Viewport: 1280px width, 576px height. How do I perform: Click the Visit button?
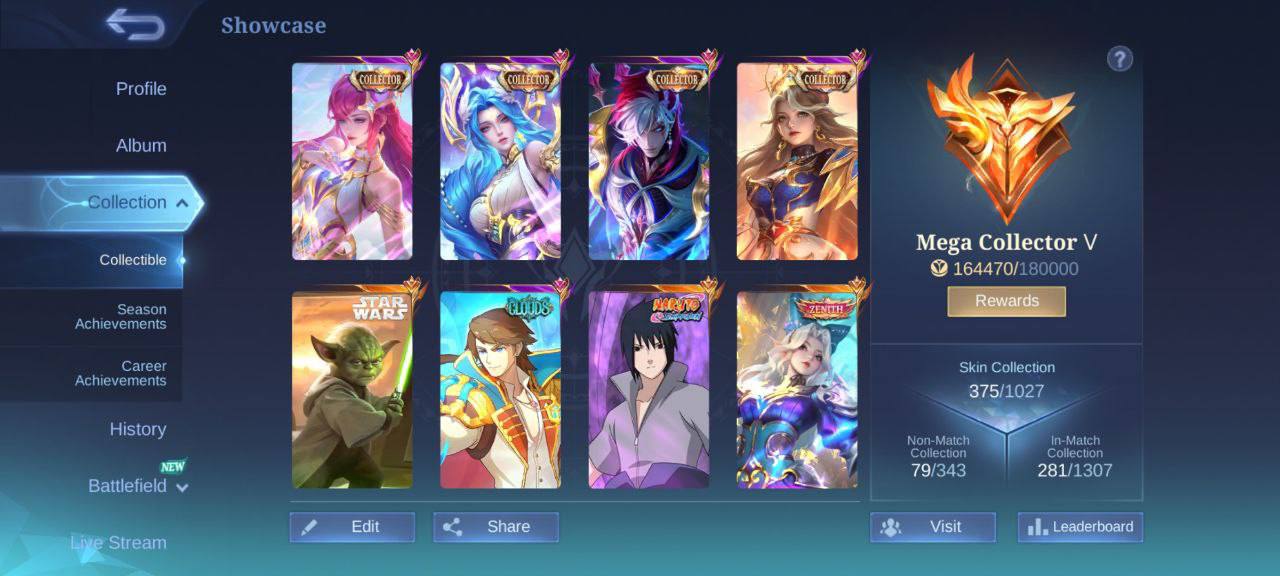(932, 527)
